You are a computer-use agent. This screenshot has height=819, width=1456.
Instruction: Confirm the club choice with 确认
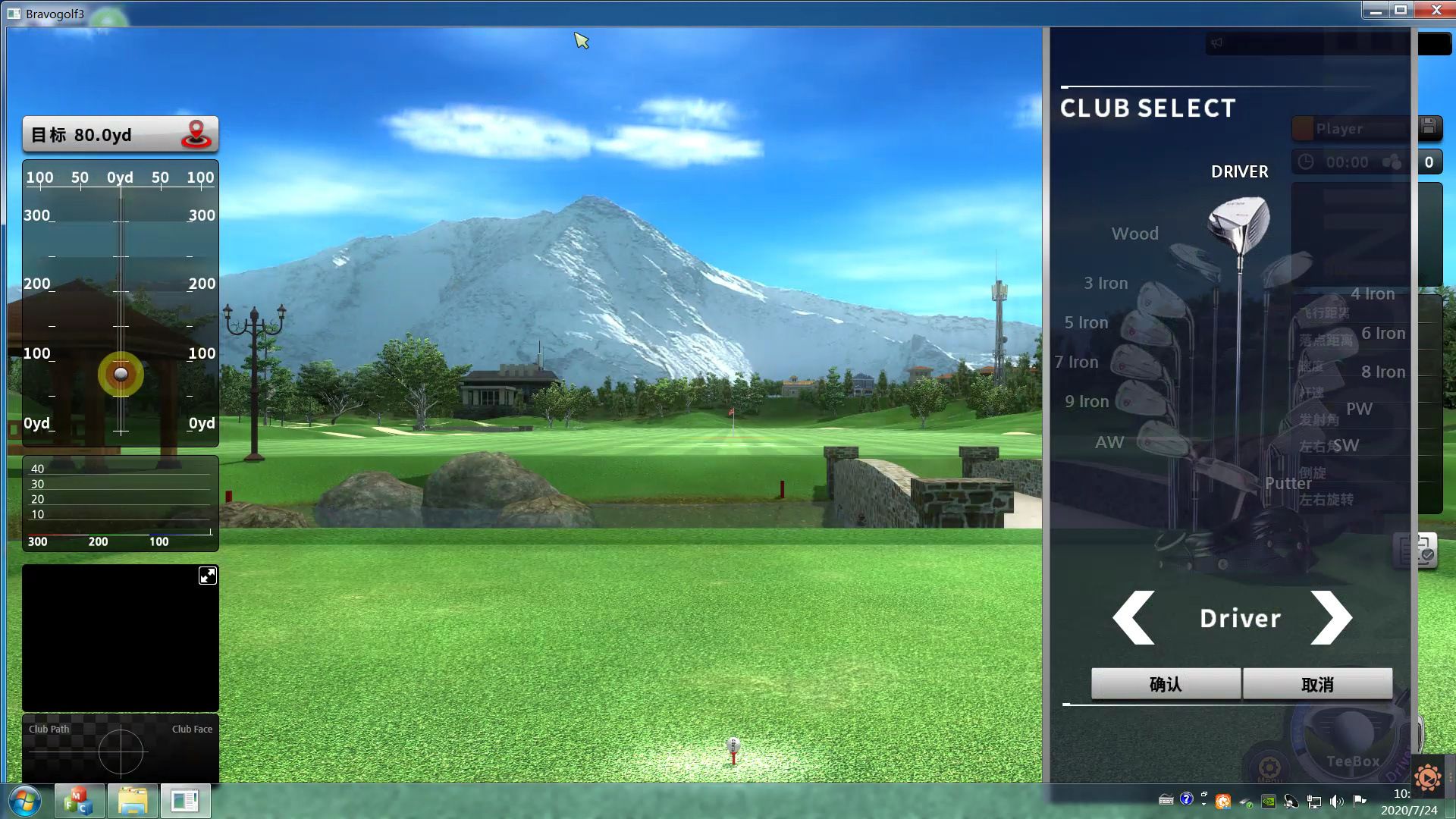[x=1166, y=684]
